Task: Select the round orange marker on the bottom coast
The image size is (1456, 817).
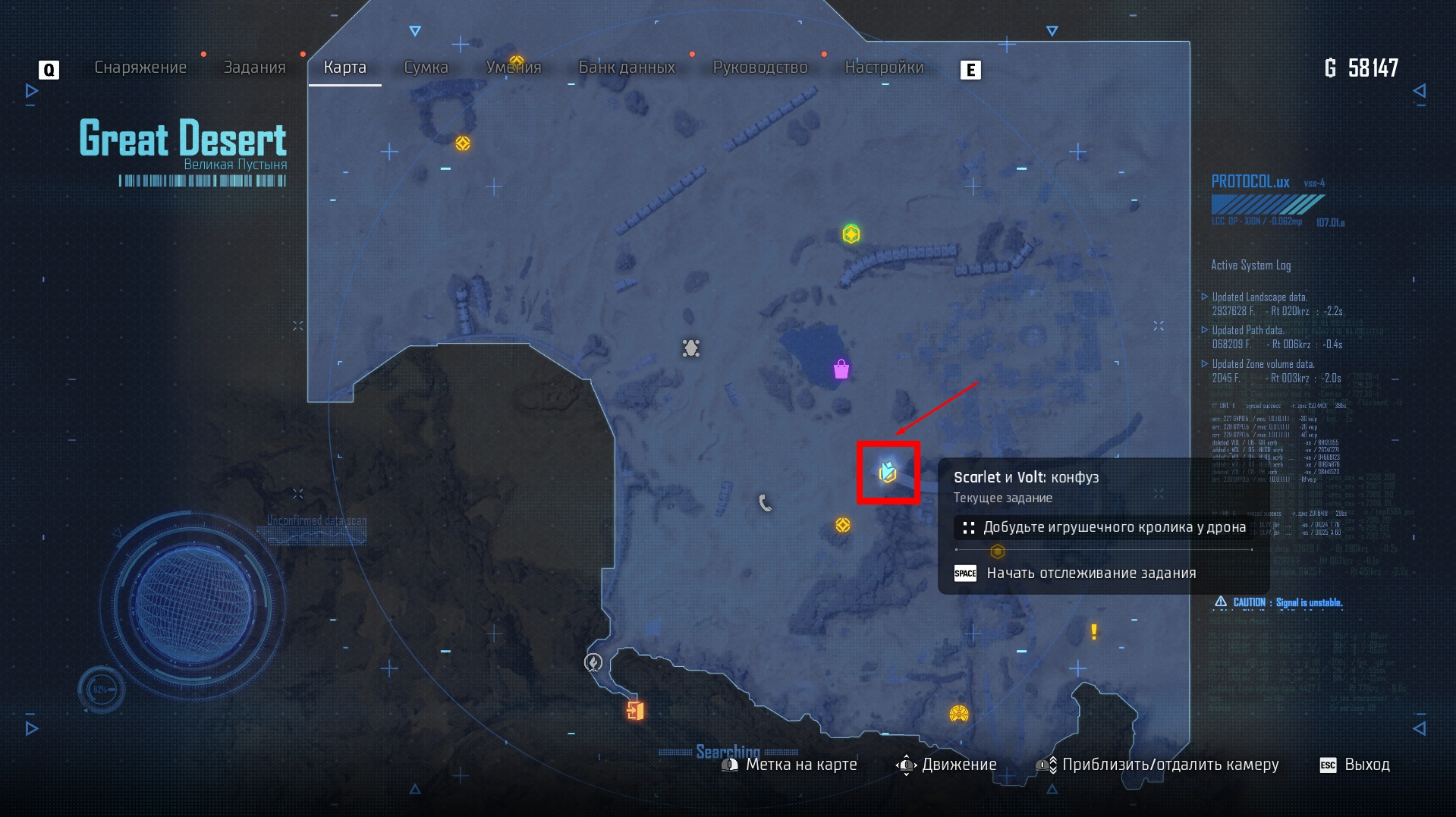Action: click(x=959, y=714)
